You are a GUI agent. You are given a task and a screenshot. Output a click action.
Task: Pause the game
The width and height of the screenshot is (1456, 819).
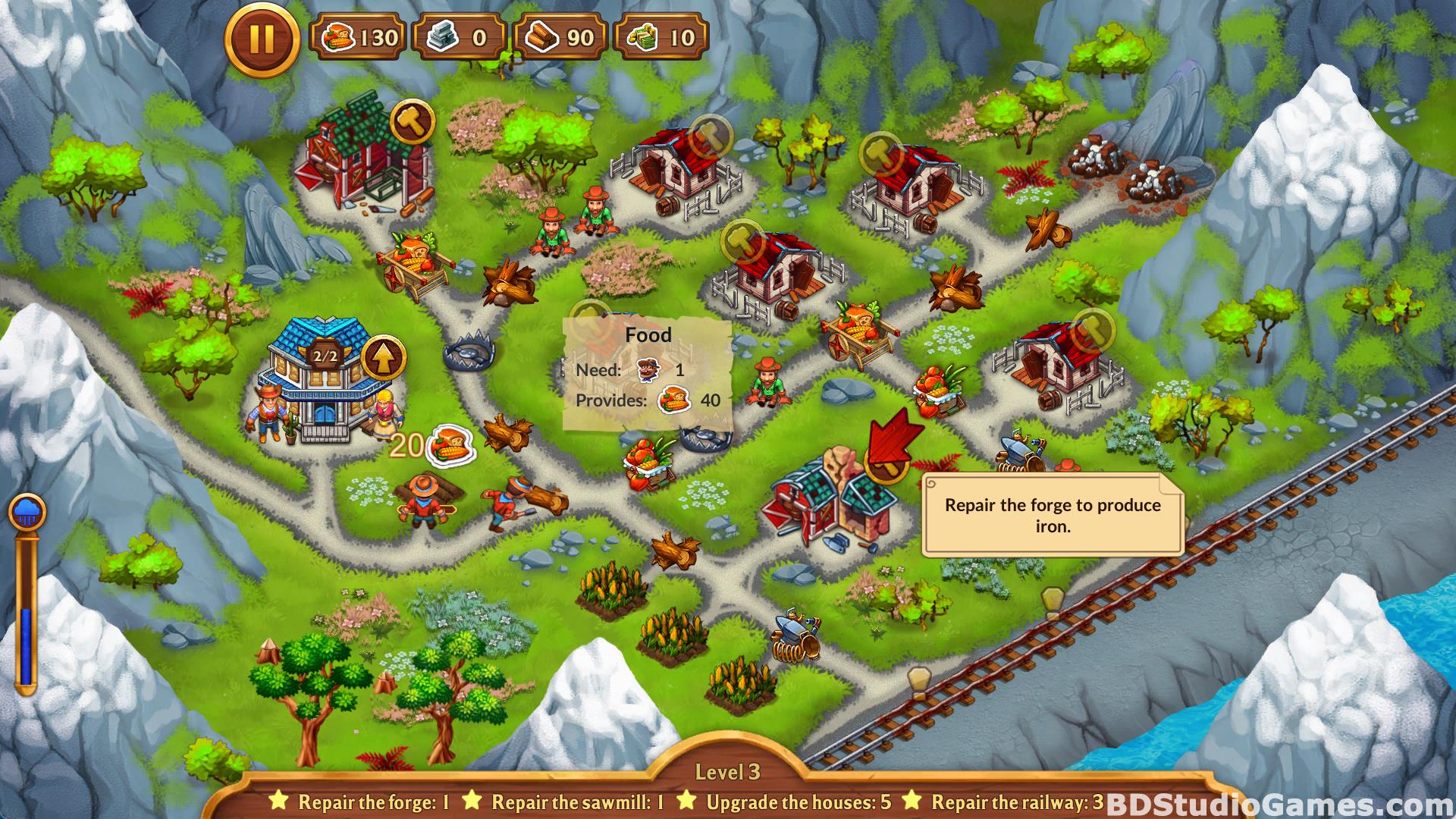click(x=262, y=39)
